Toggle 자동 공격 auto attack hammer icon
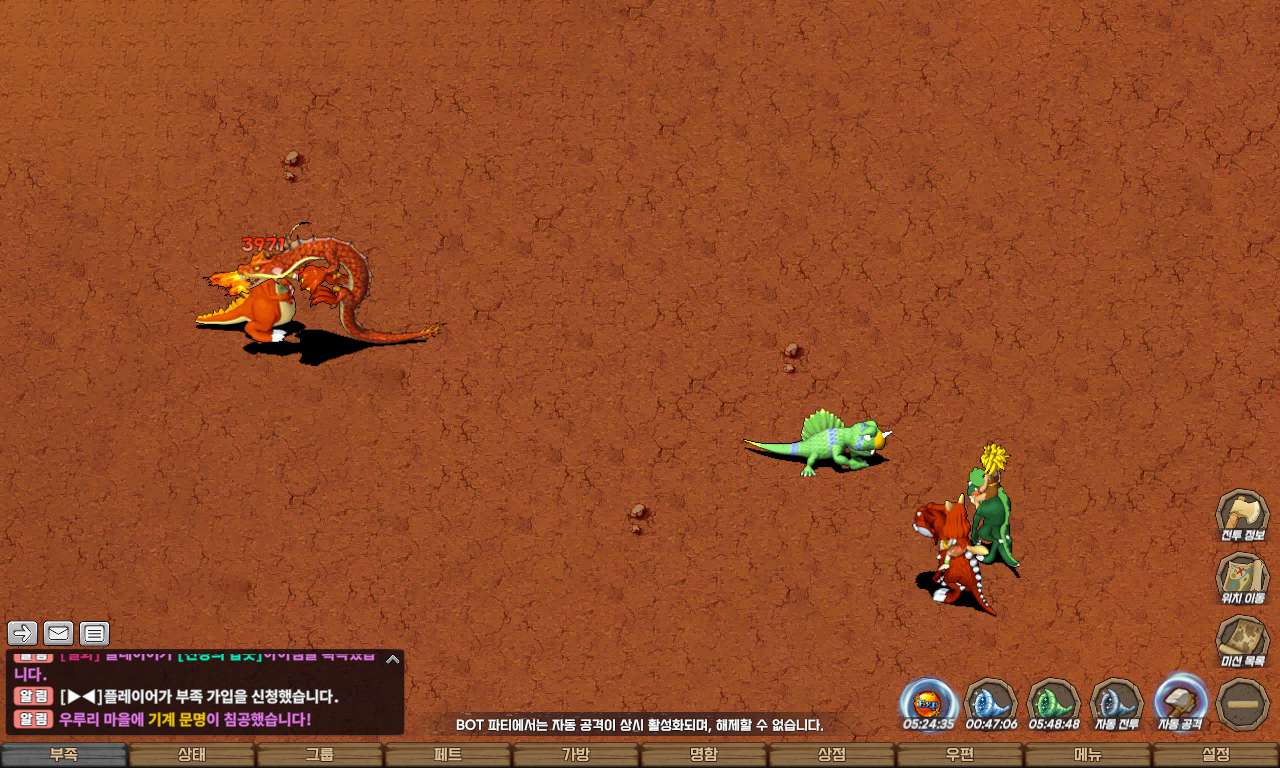The height and width of the screenshot is (768, 1280). (1181, 702)
